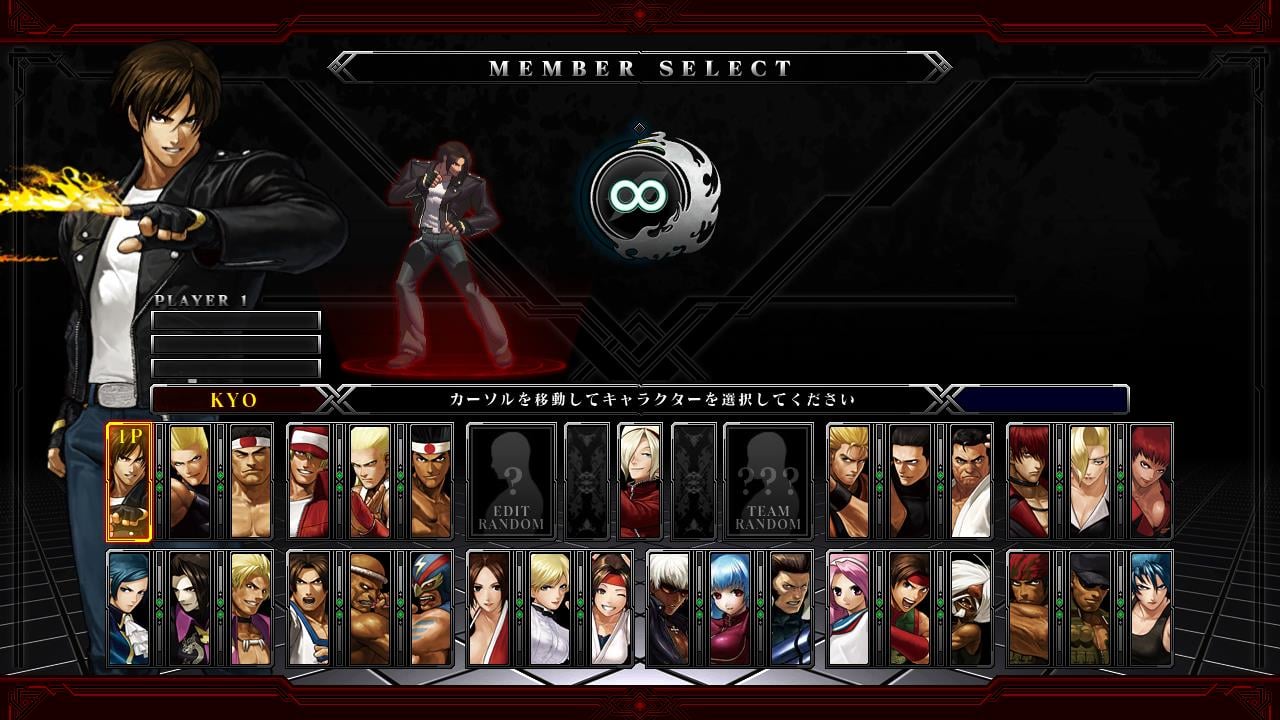Pick blue-haired Kula Diamond

(x=730, y=608)
